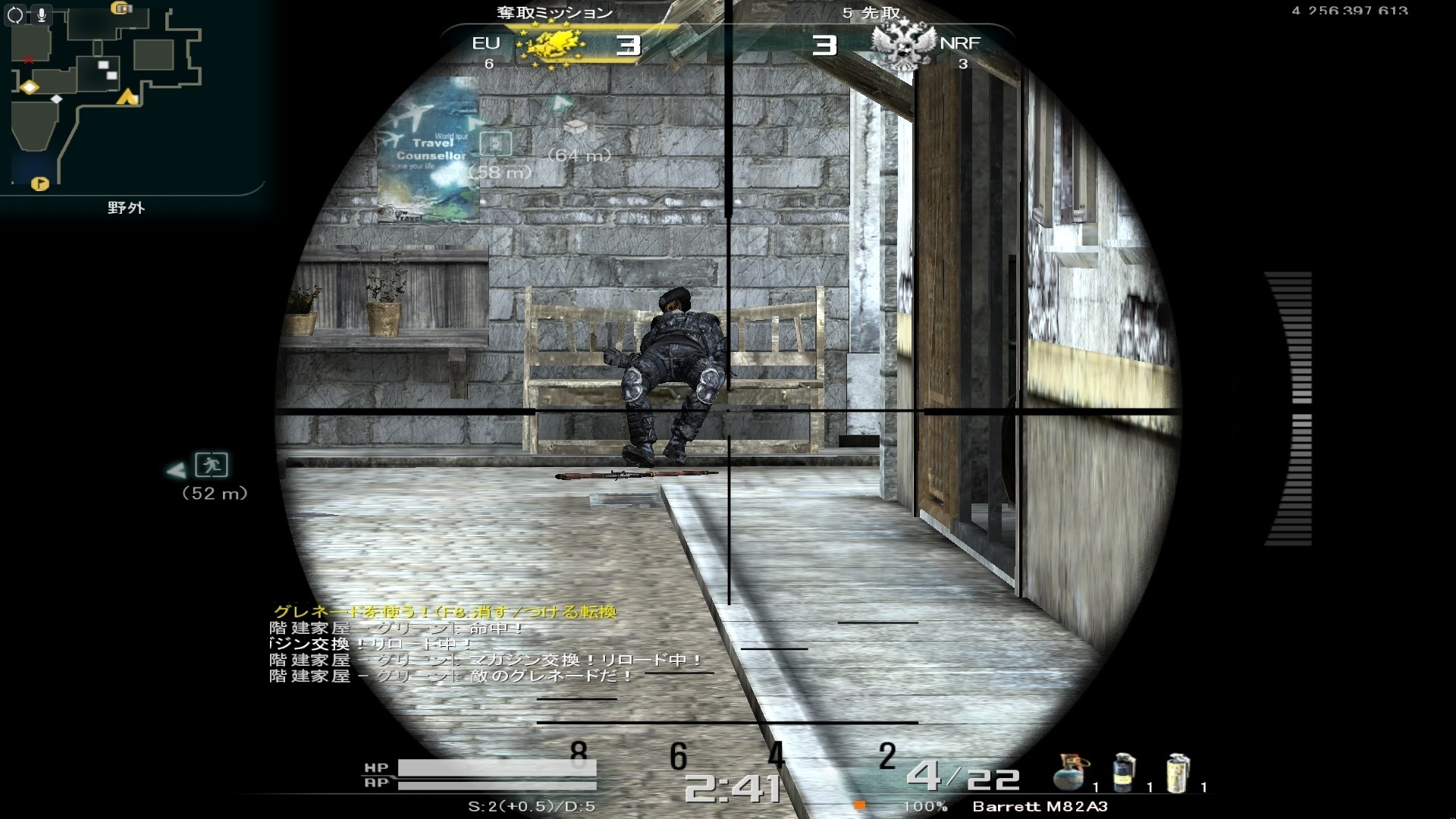Select the 52 m exit waypoint icon
1456x819 pixels.
coord(212,464)
